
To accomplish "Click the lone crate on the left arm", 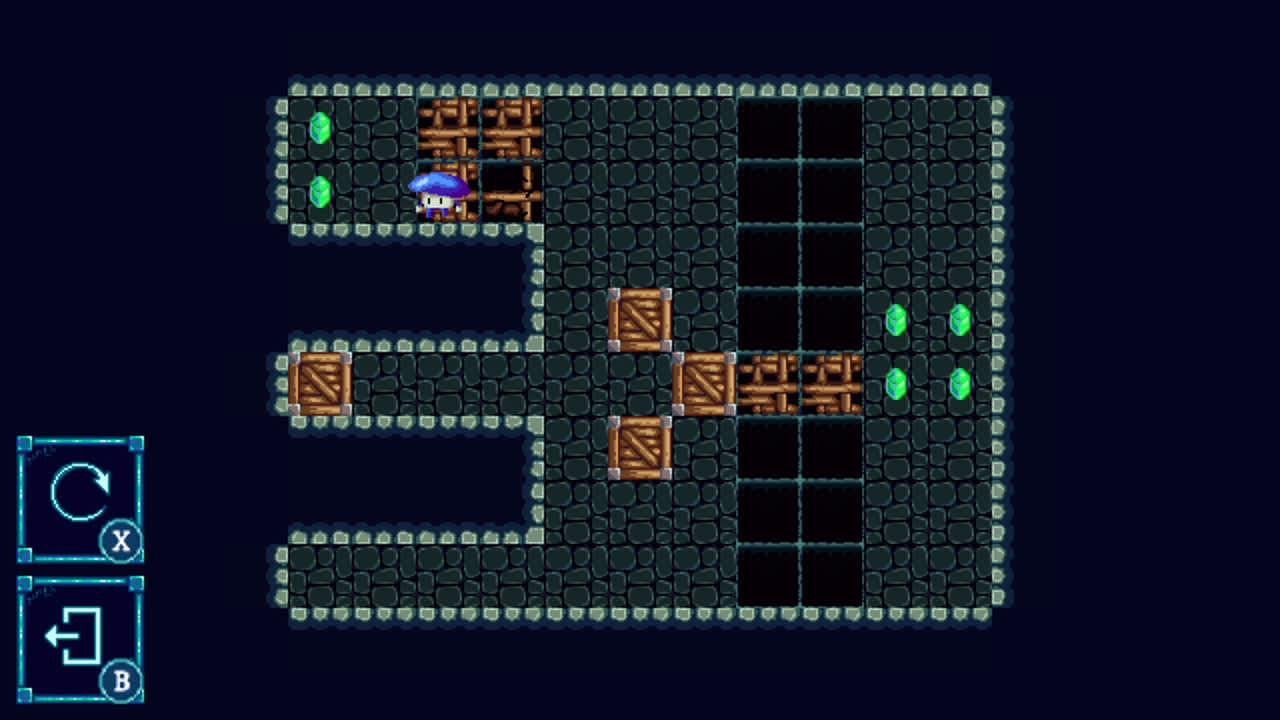I will click(318, 385).
